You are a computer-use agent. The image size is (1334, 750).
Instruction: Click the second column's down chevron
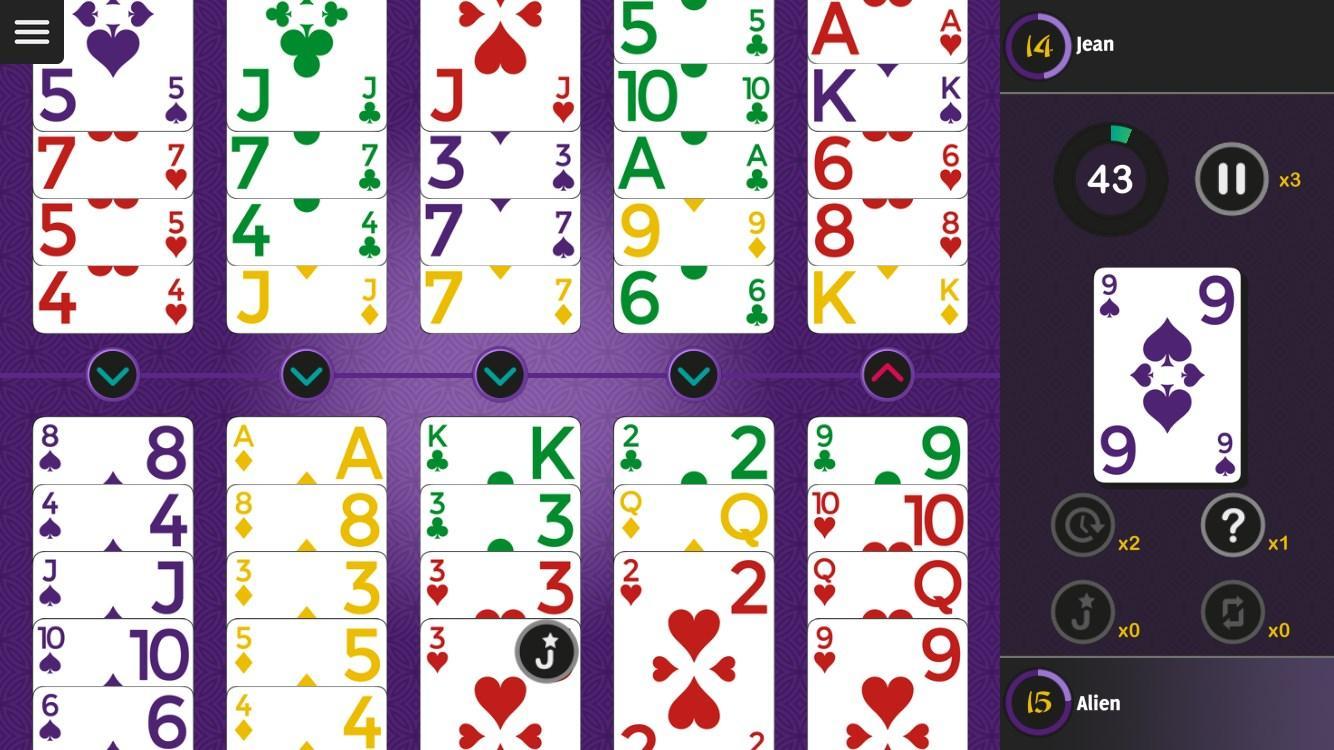point(306,375)
